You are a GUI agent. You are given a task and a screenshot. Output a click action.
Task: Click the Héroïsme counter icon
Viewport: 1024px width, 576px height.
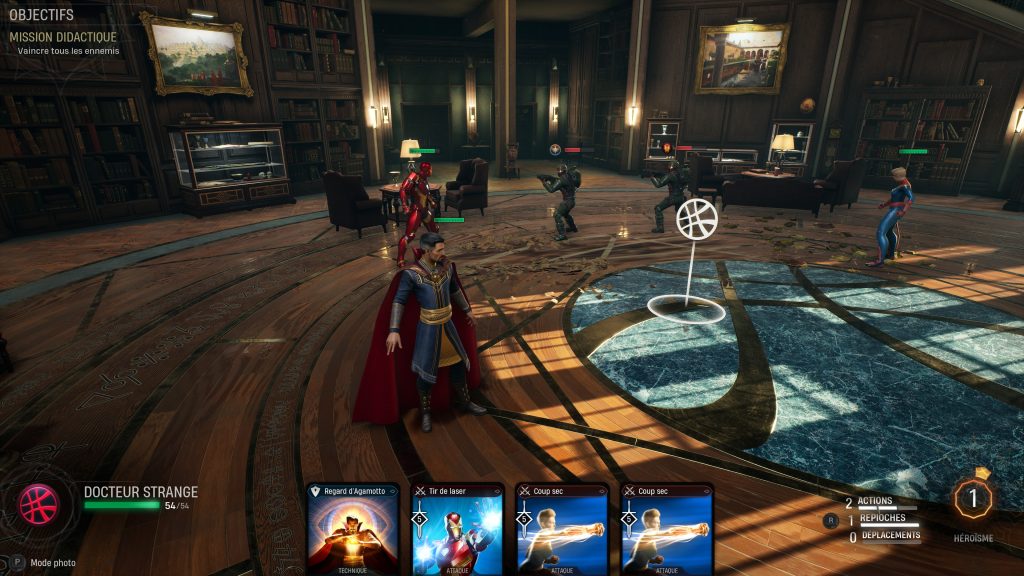click(x=973, y=499)
